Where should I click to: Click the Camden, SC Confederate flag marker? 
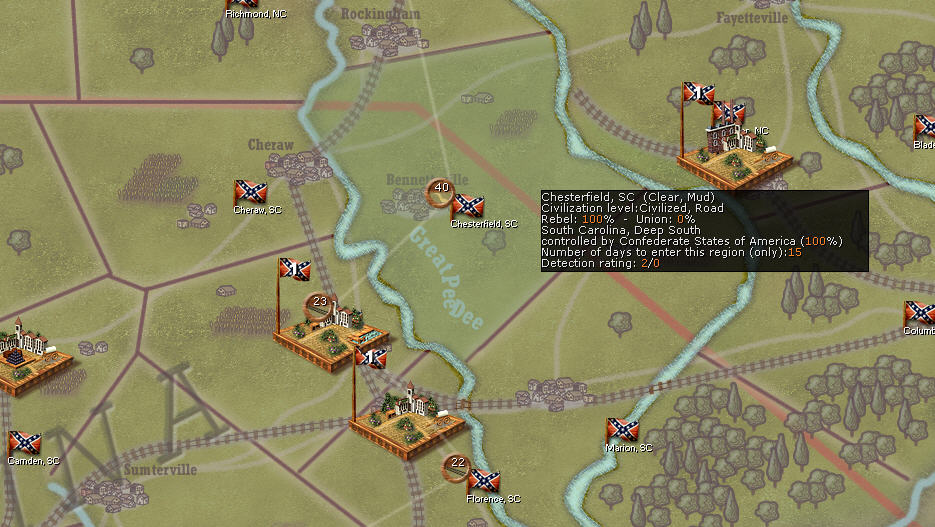point(24,443)
